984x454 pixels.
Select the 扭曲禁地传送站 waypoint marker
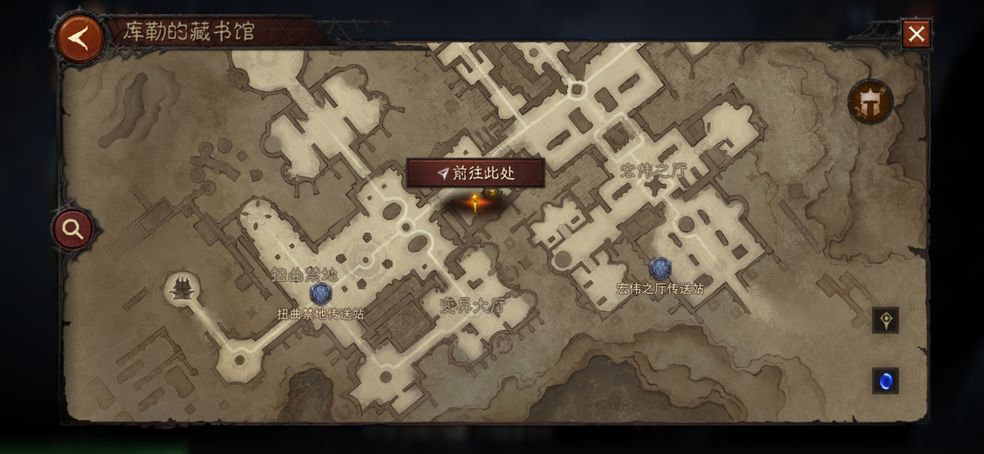(321, 293)
